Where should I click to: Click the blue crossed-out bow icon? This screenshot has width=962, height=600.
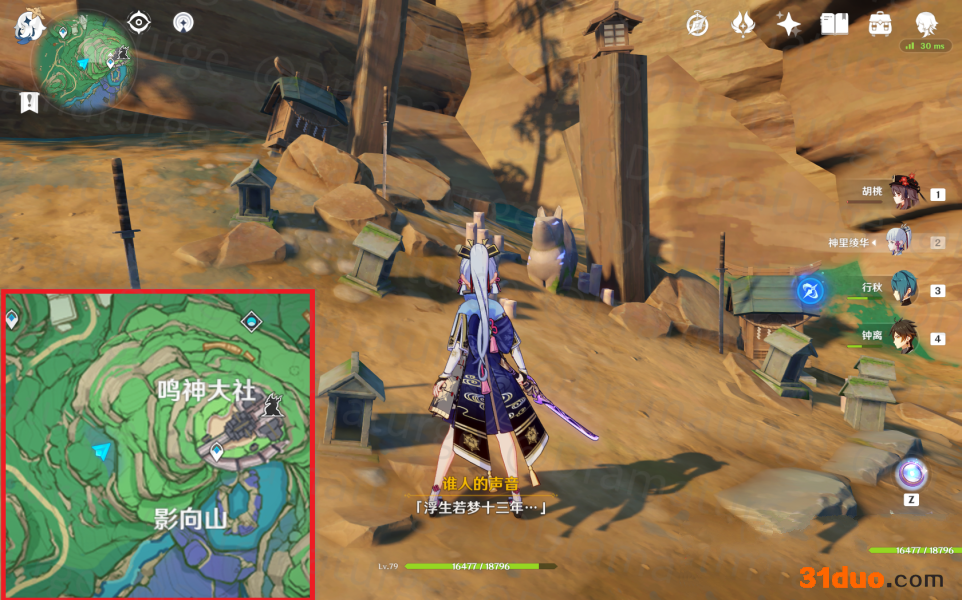809,291
